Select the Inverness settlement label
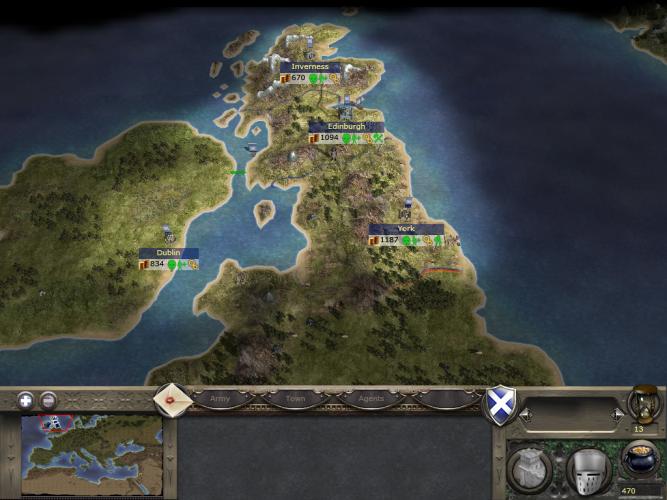Image resolution: width=667 pixels, height=500 pixels. (x=310, y=67)
